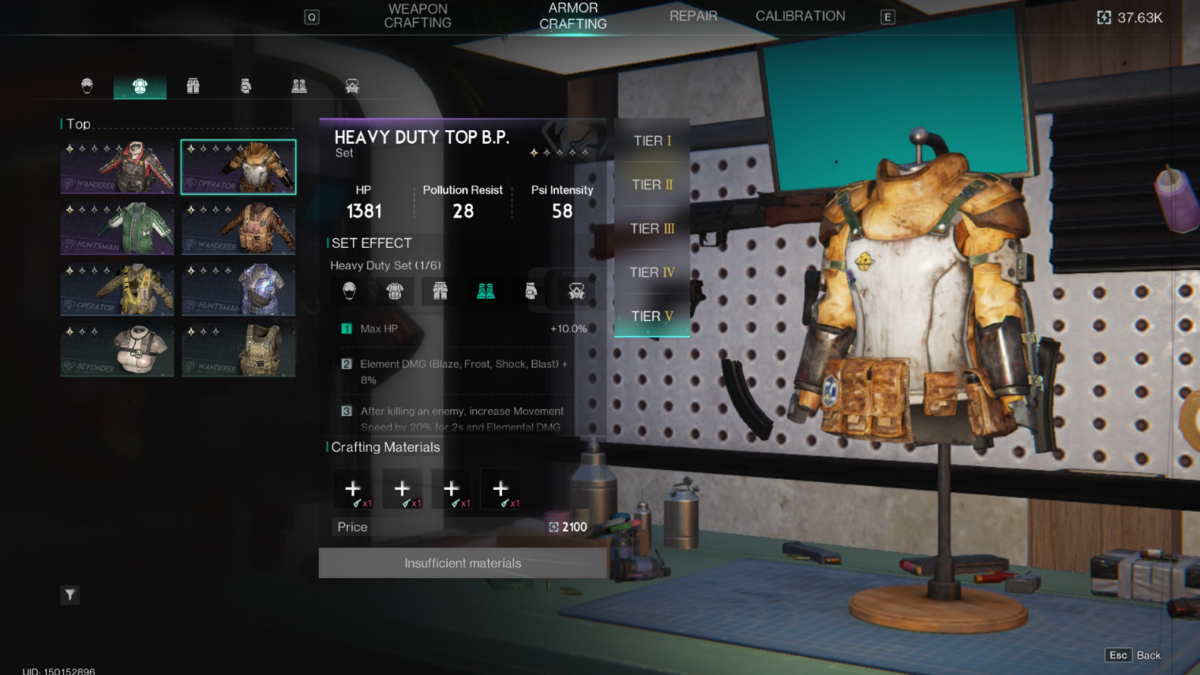This screenshot has height=675, width=1200.
Task: Choose Tier IV for the blueprint
Action: [x=652, y=272]
